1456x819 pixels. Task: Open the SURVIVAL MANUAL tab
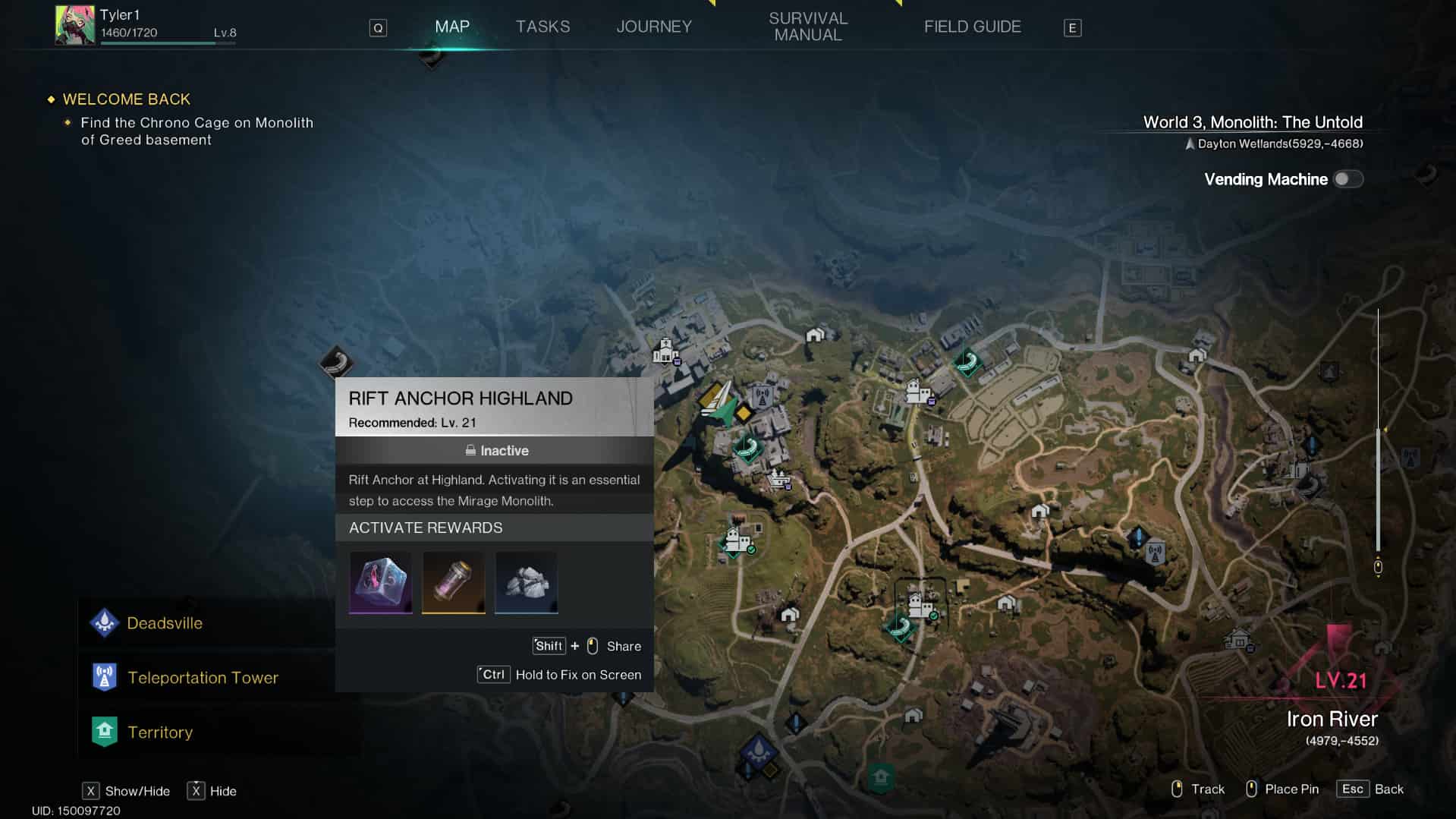click(x=807, y=25)
